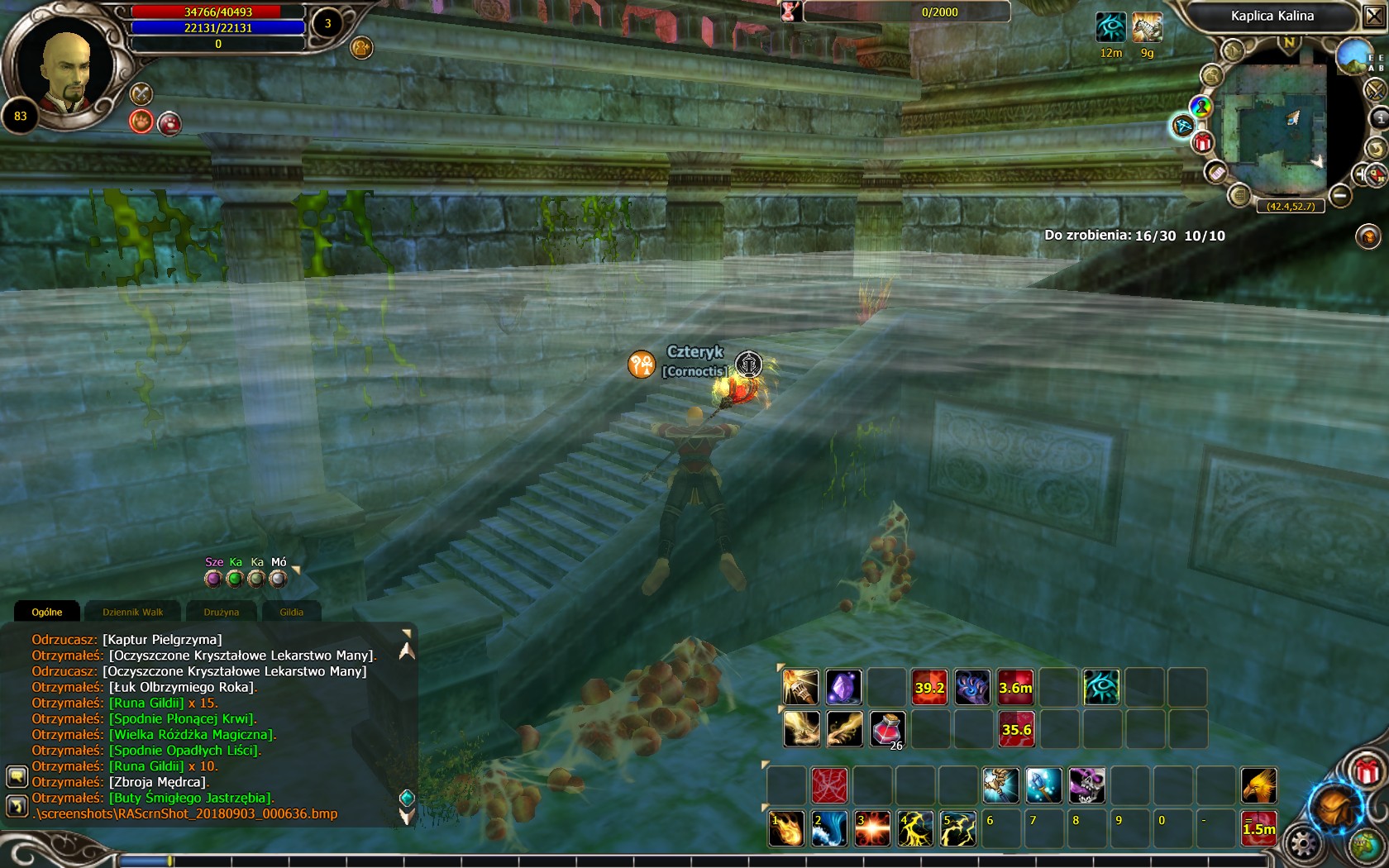Close the Kaplica Kalina minimap panel

click(1373, 16)
